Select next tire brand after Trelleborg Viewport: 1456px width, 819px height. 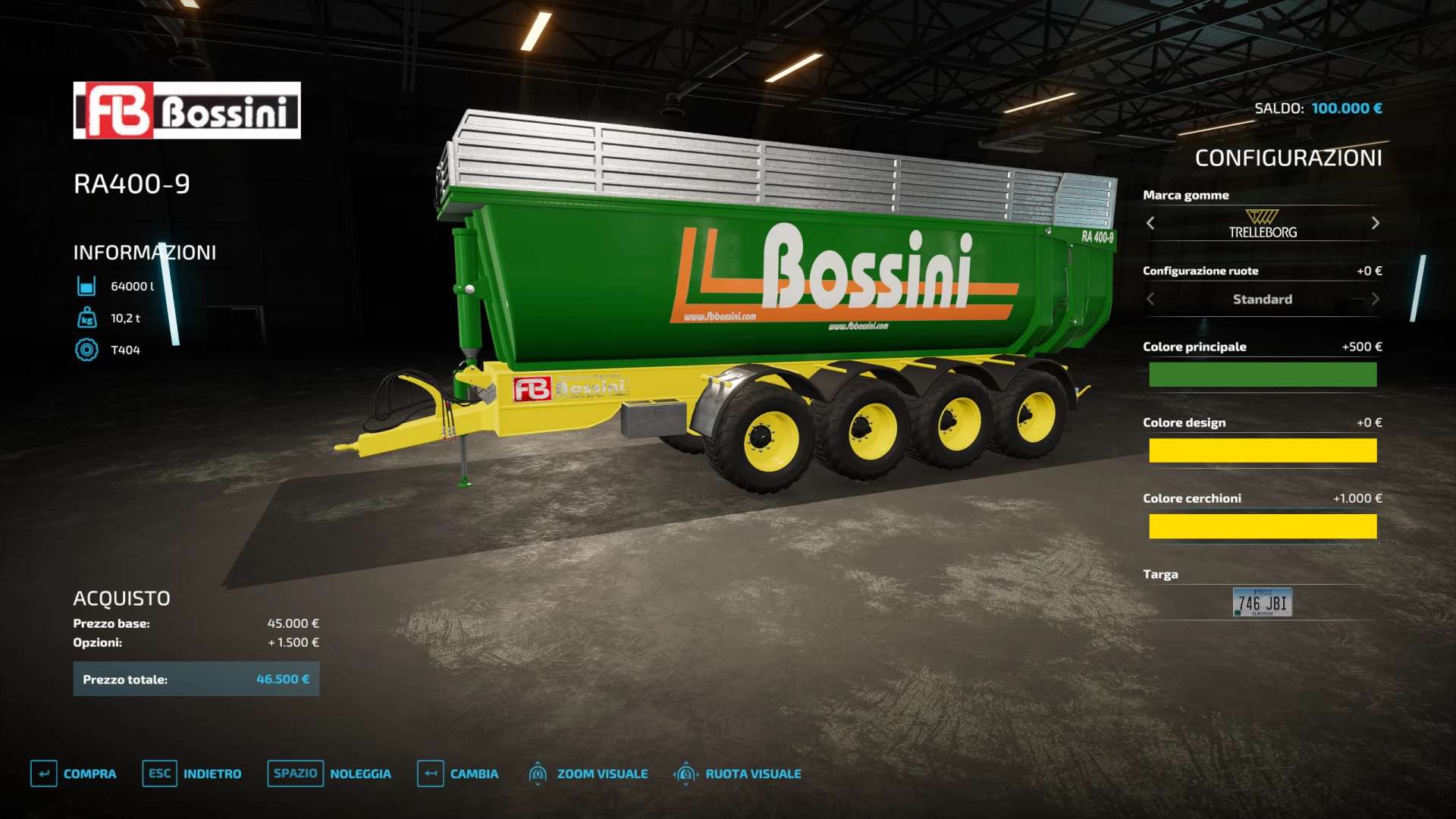click(x=1375, y=223)
